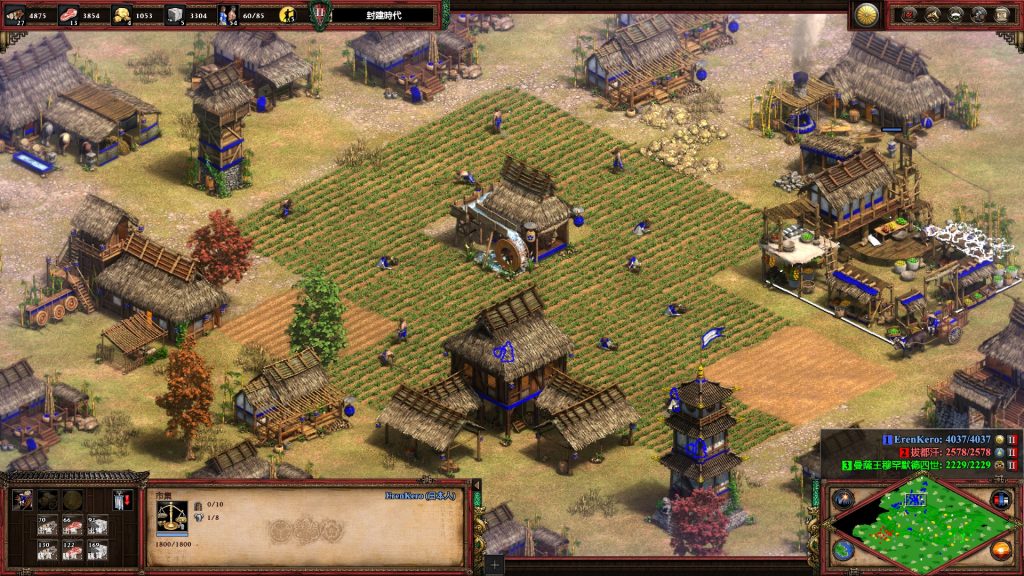Collapse the info panel with the arrow
Viewport: 1024px width, 576px height.
pyautogui.click(x=476, y=487)
